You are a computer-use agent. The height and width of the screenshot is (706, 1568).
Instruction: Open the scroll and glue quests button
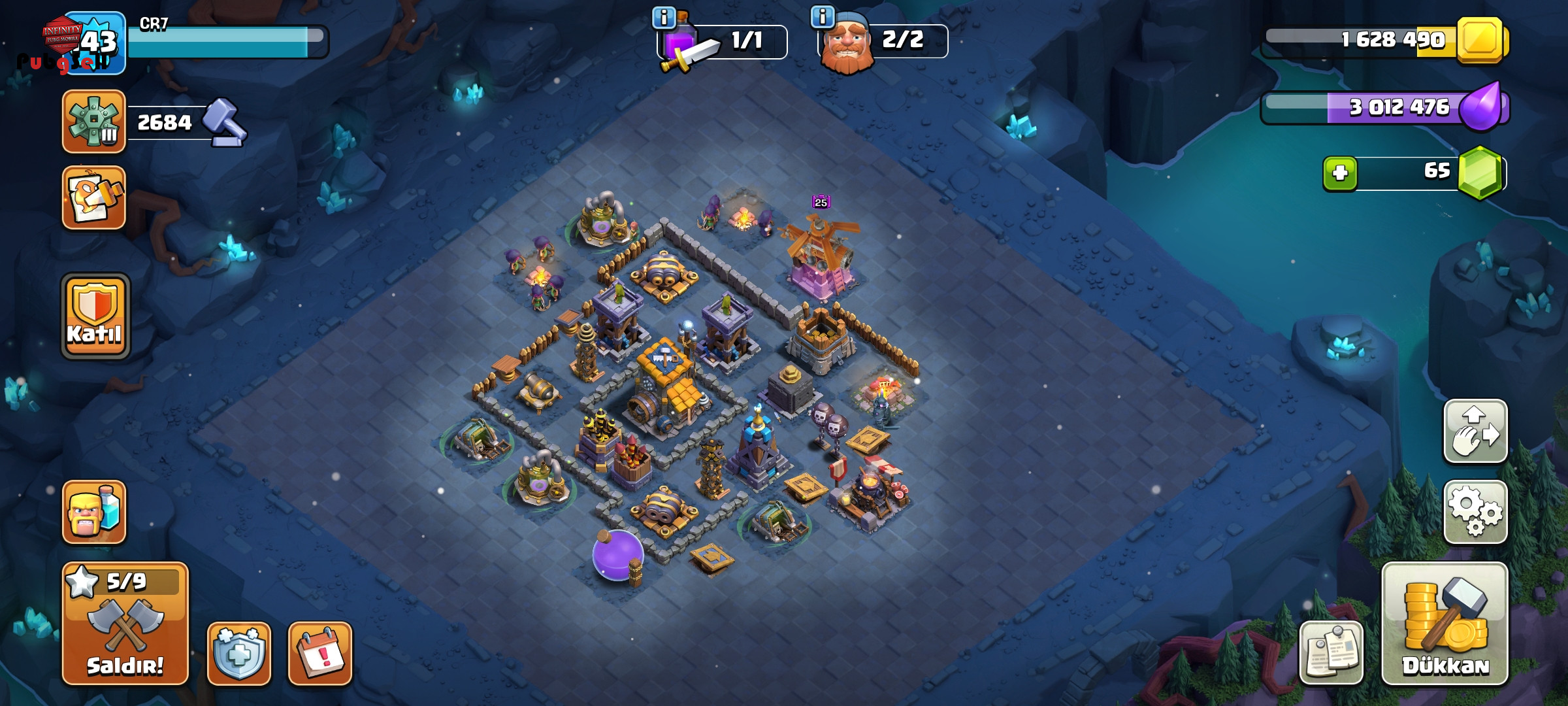(94, 197)
